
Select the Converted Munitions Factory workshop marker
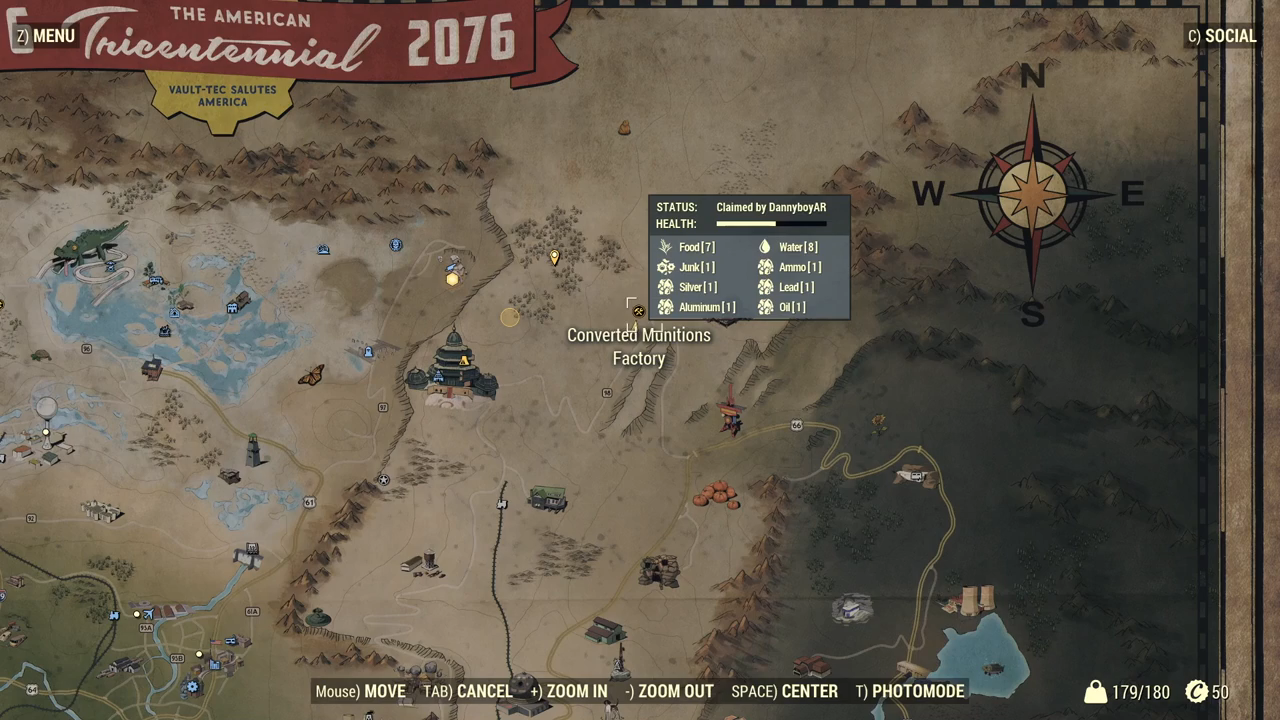click(638, 311)
